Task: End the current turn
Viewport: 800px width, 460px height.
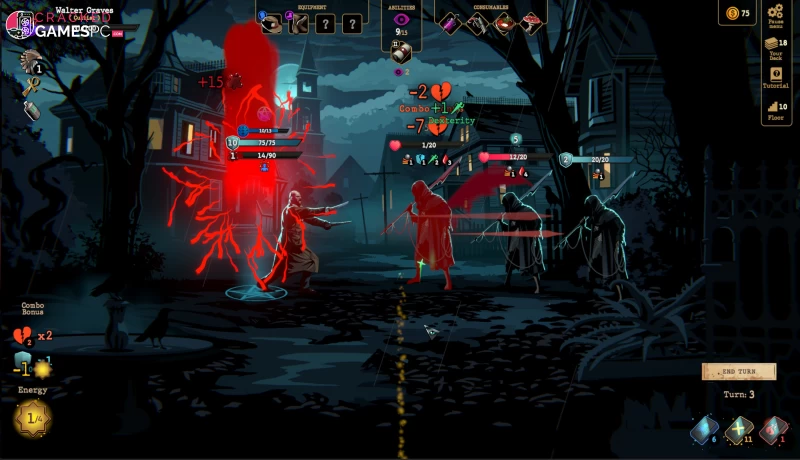Action: [x=738, y=372]
